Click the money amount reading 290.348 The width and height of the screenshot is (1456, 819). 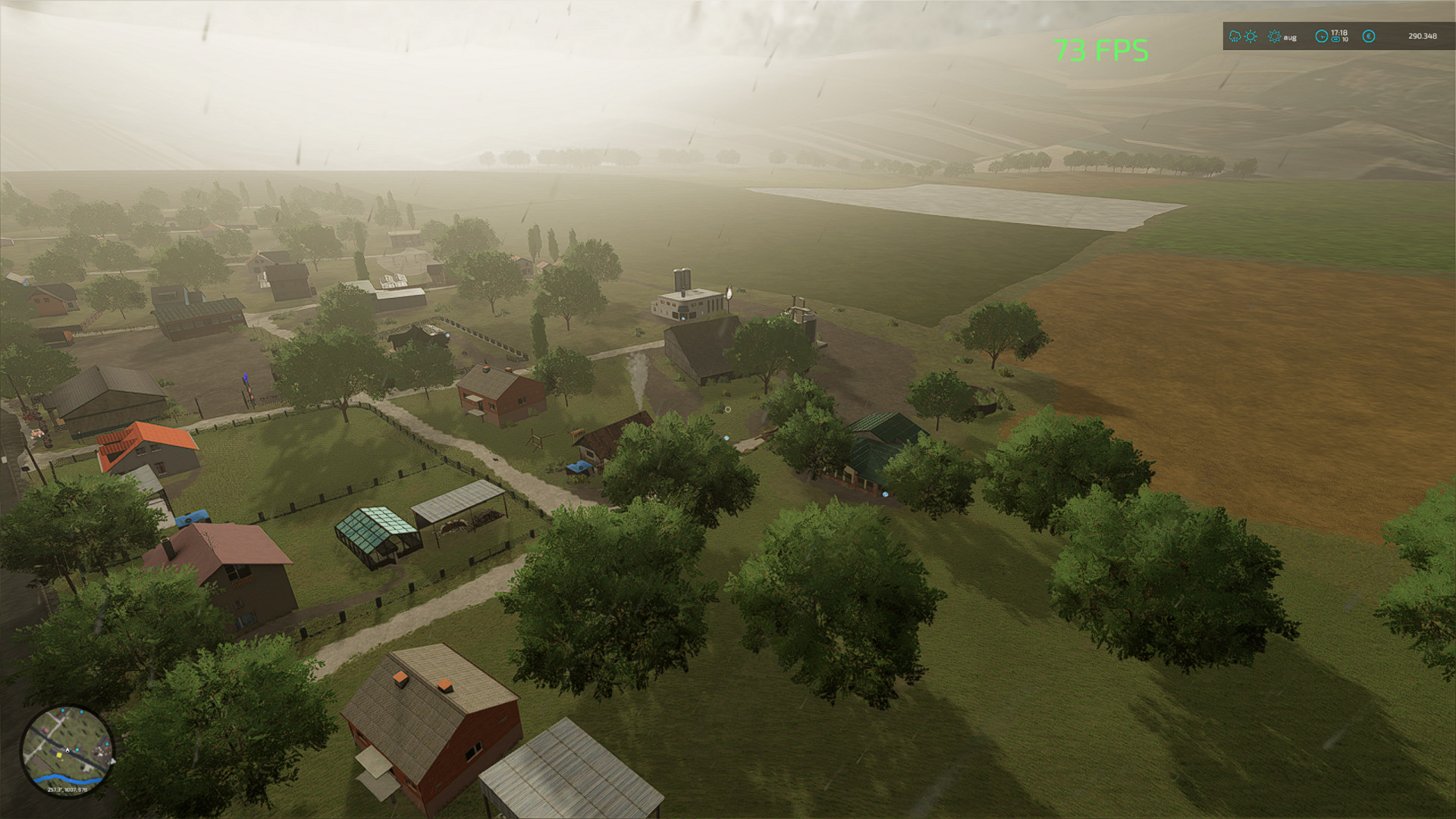click(x=1423, y=36)
